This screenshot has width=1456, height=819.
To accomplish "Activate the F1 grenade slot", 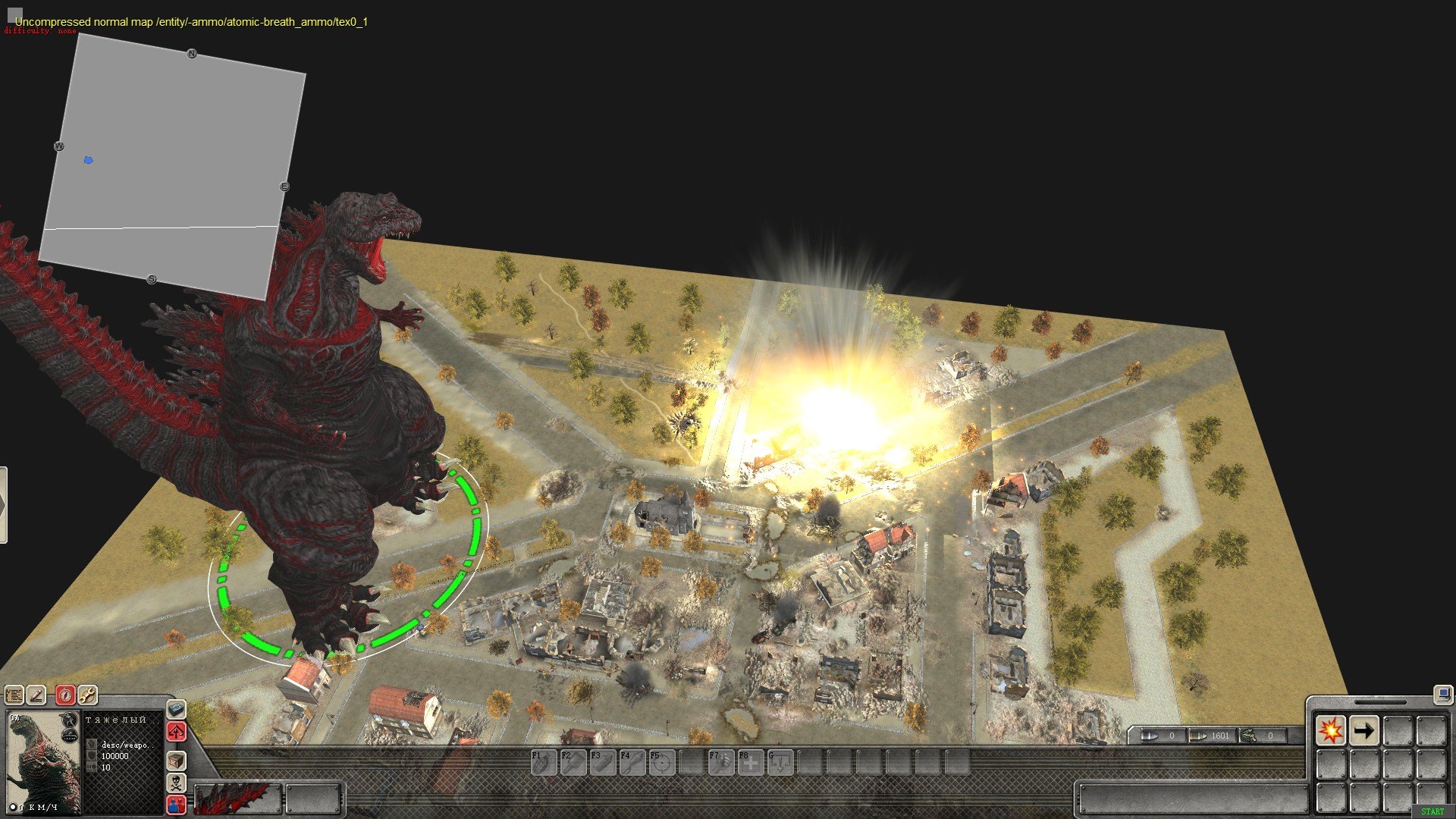I will click(543, 762).
